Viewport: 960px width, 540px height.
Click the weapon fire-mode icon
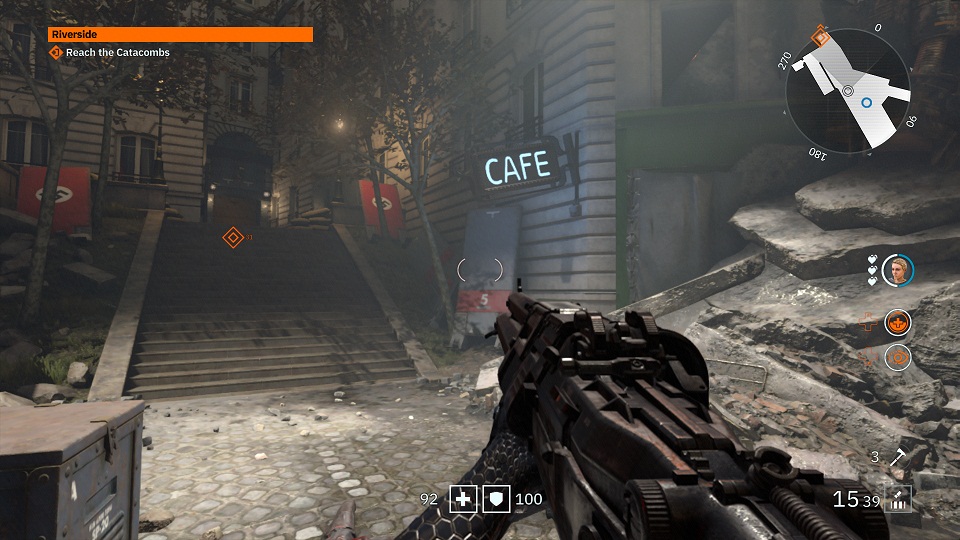pos(898,498)
